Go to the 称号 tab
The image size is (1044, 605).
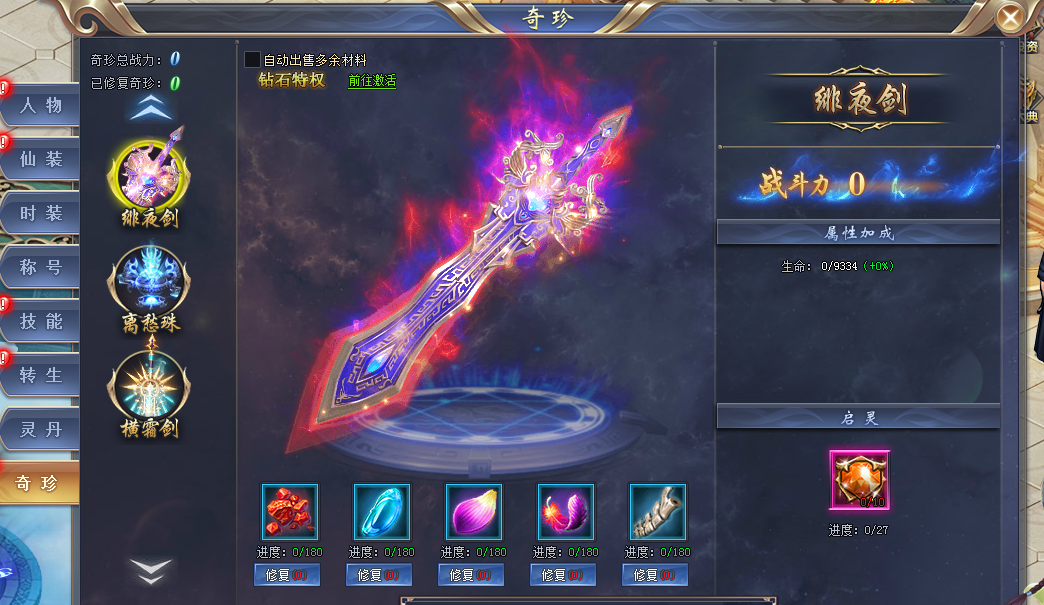point(40,267)
